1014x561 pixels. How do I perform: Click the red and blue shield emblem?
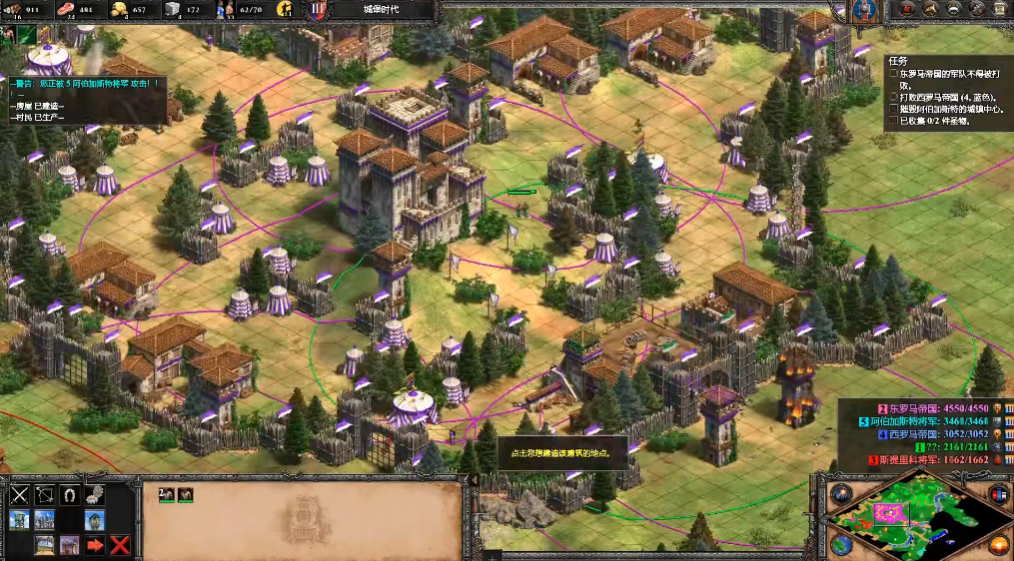[x=319, y=10]
